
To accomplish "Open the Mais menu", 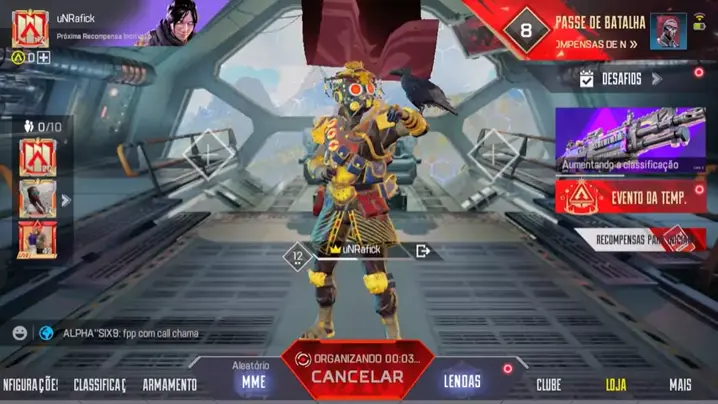I will (x=680, y=384).
